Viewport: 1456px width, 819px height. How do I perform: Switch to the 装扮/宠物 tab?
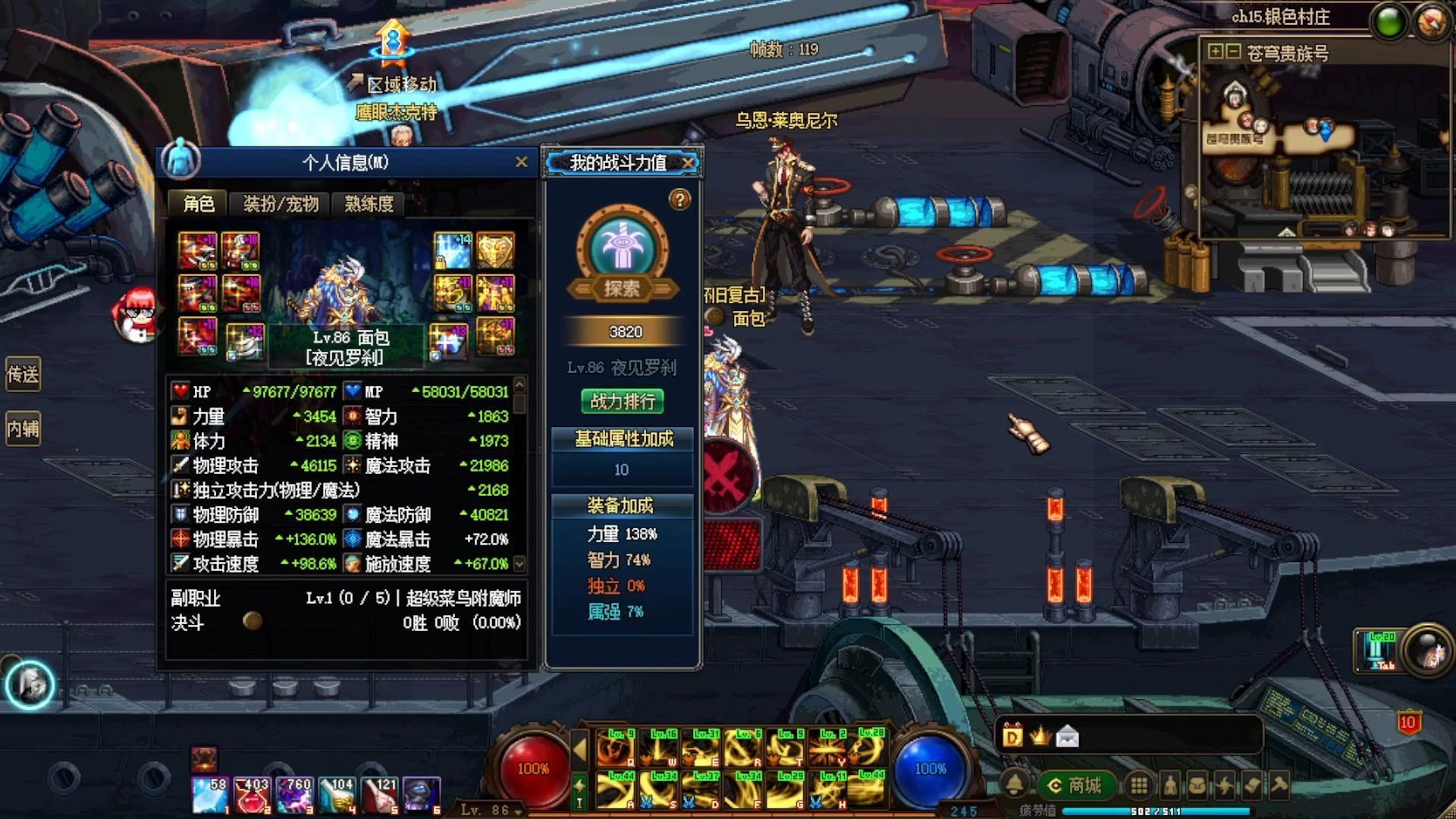281,204
